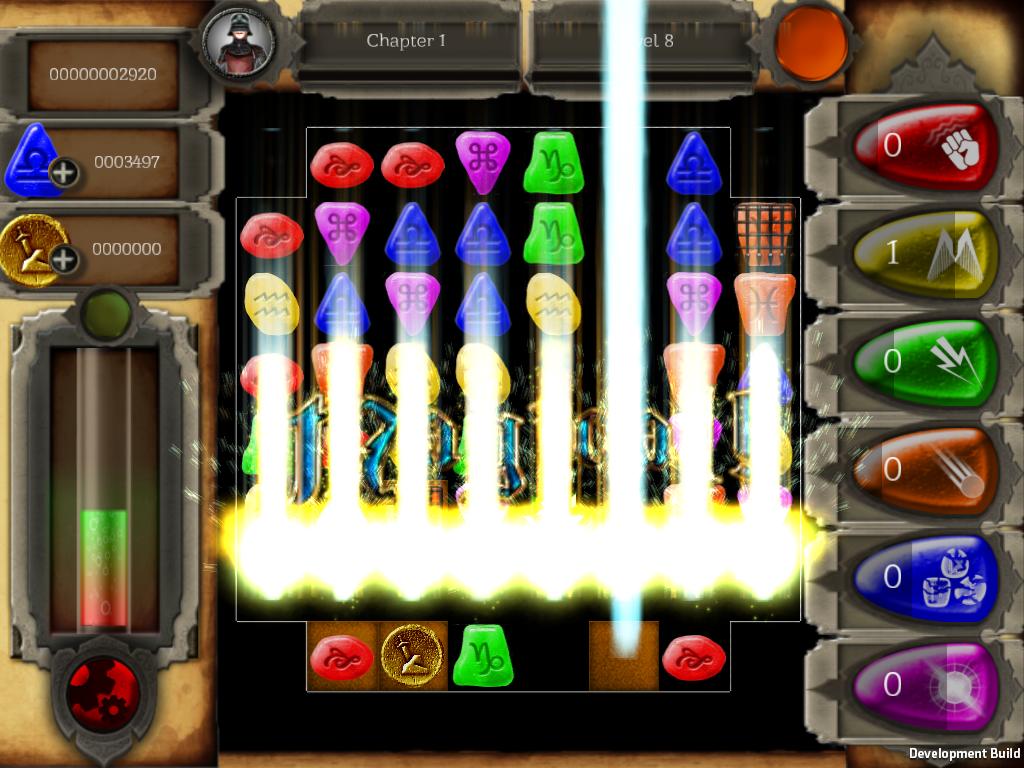Add gold coins with the plus button
This screenshot has width=1024, height=768.
64,261
